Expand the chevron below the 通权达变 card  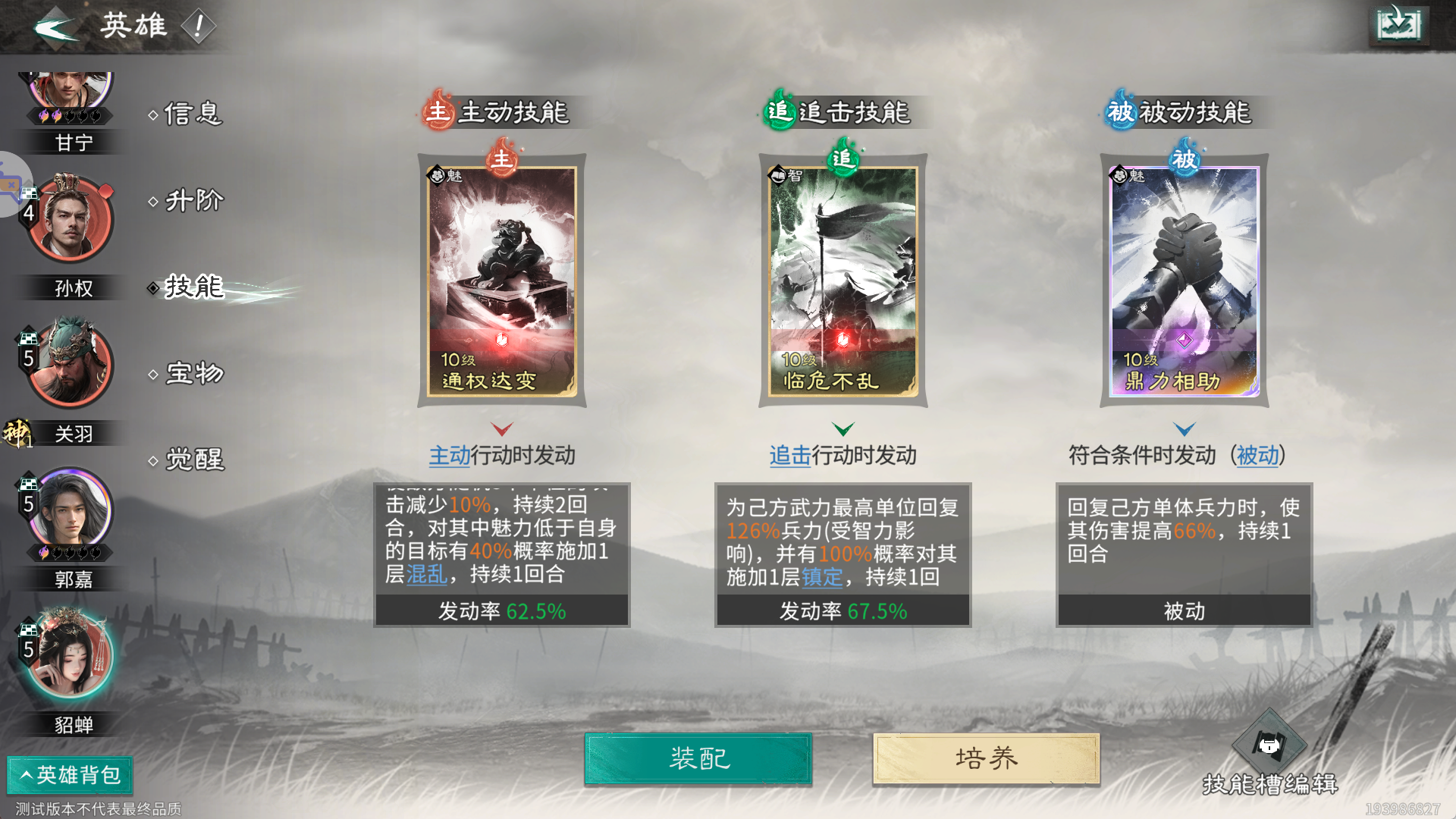500,428
